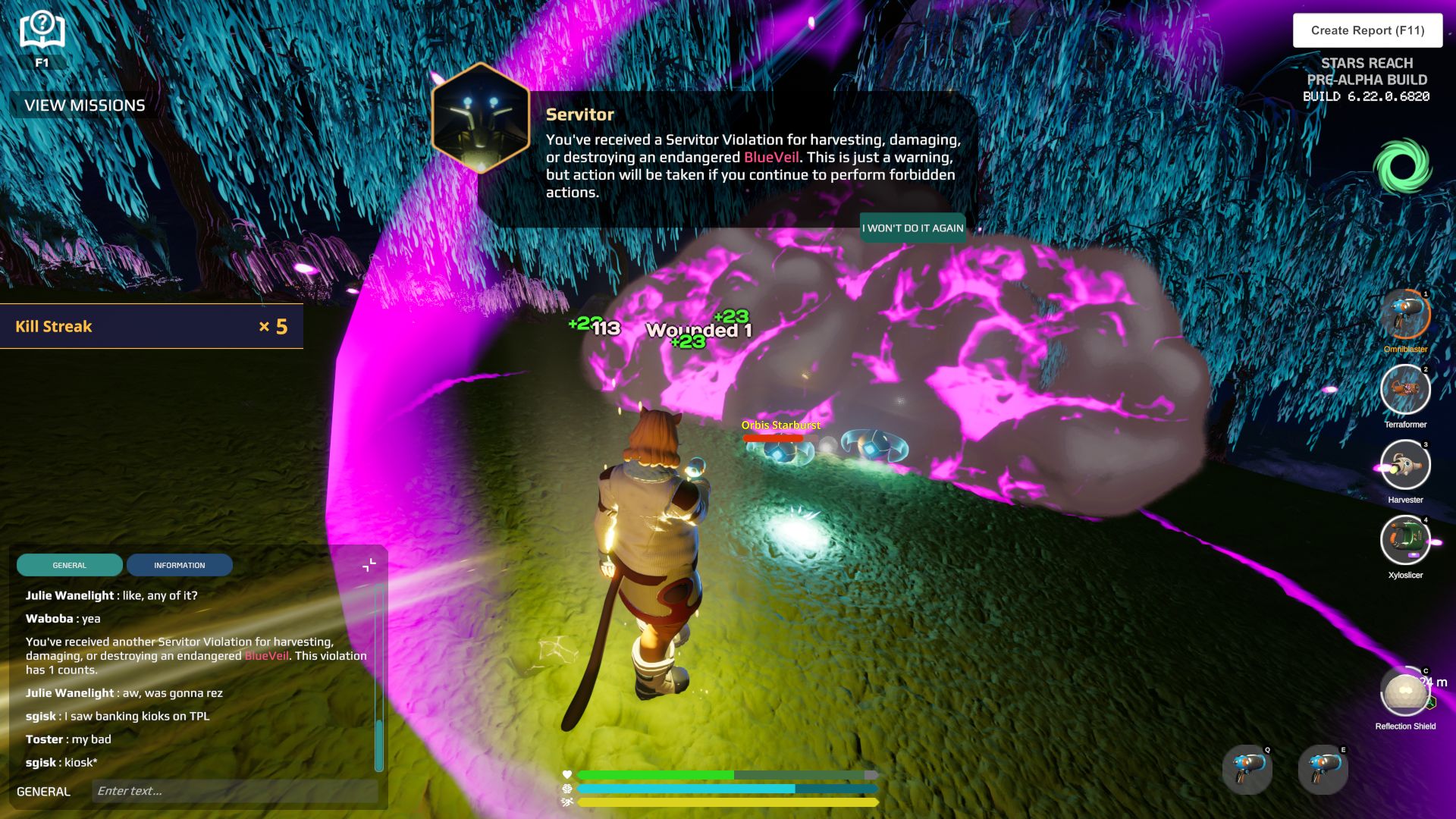Show the Information chat tab
This screenshot has height=819, width=1456.
pyautogui.click(x=180, y=565)
